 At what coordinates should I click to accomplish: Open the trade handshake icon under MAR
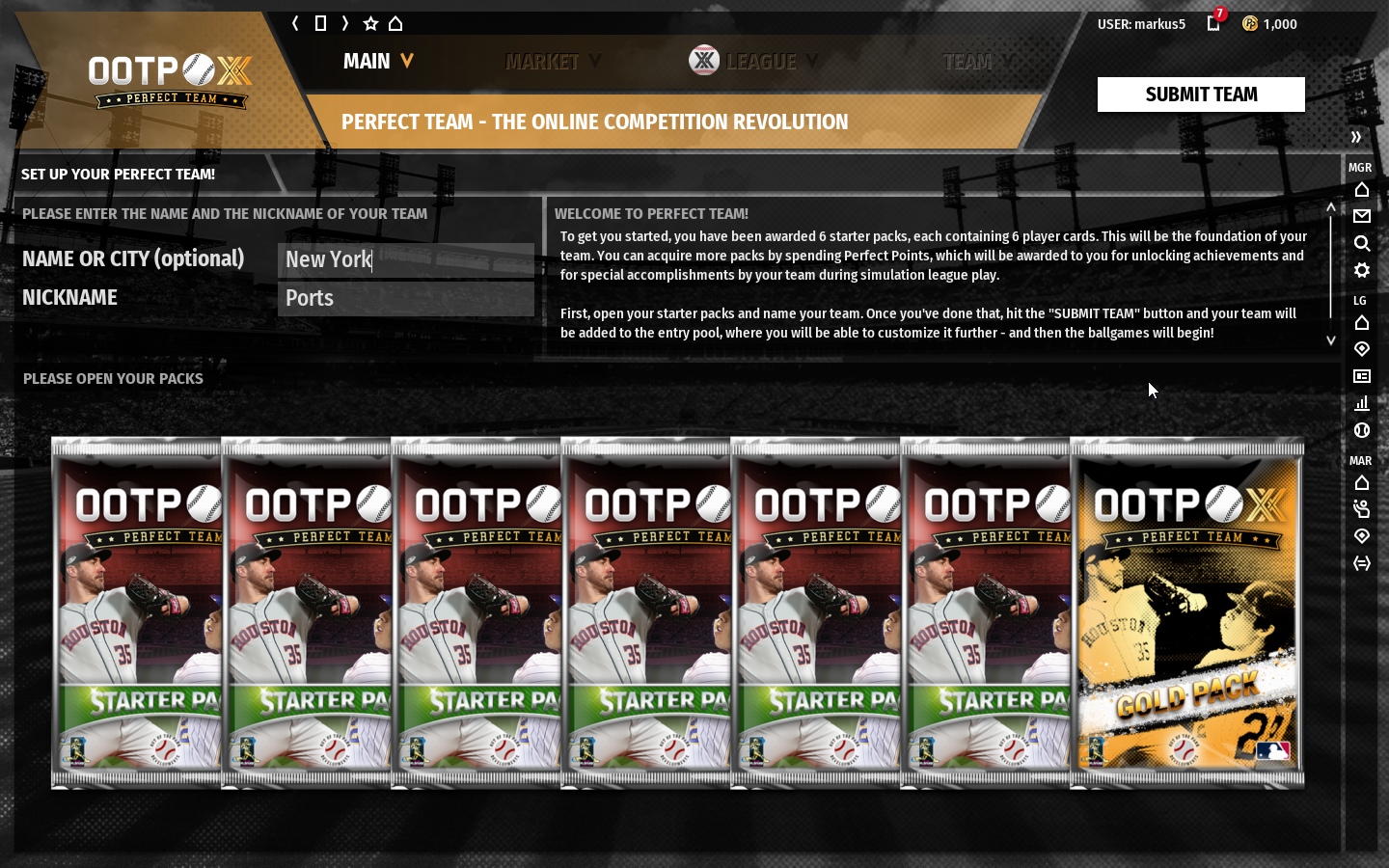coord(1362,509)
